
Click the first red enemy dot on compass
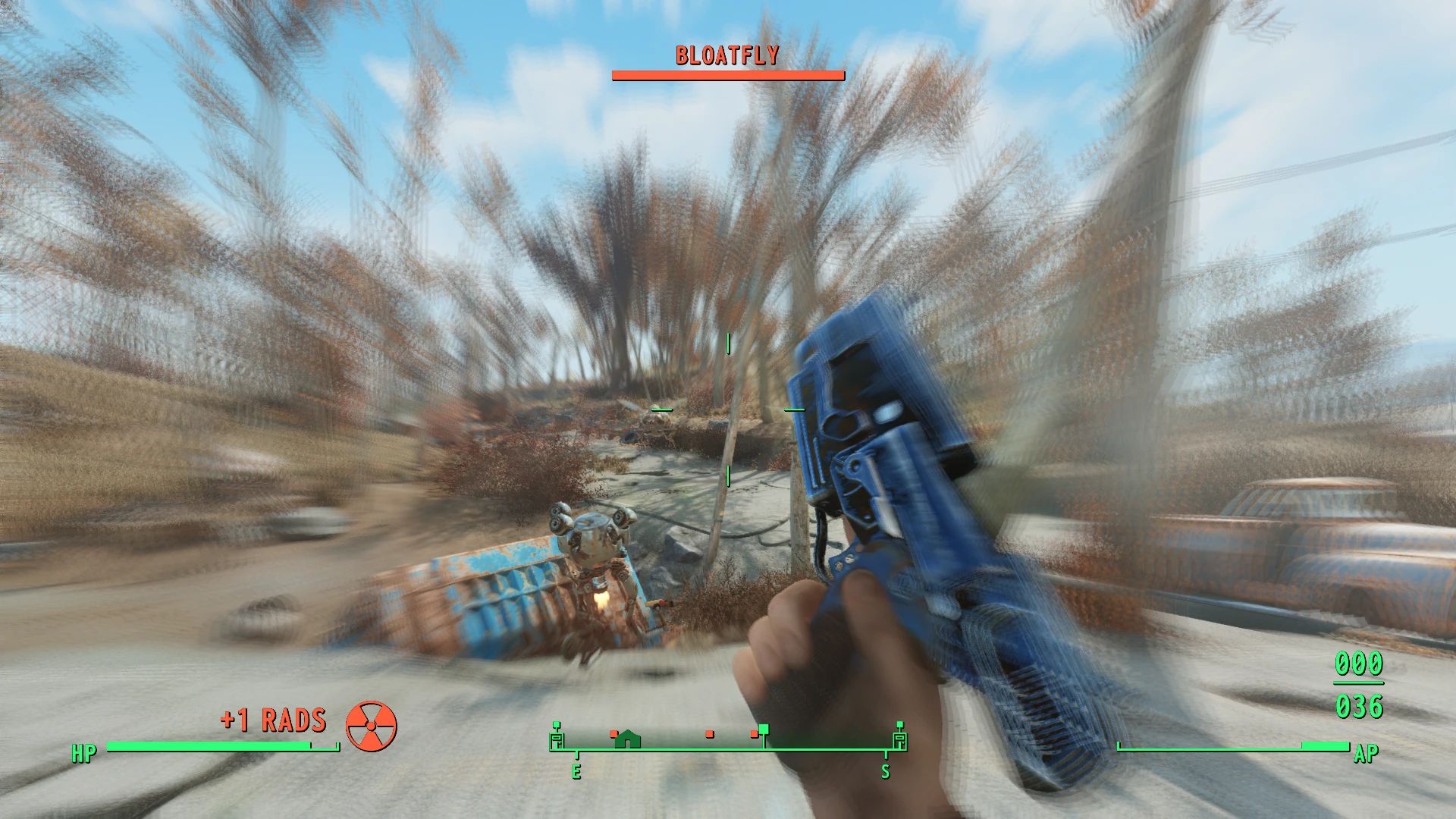tap(613, 733)
